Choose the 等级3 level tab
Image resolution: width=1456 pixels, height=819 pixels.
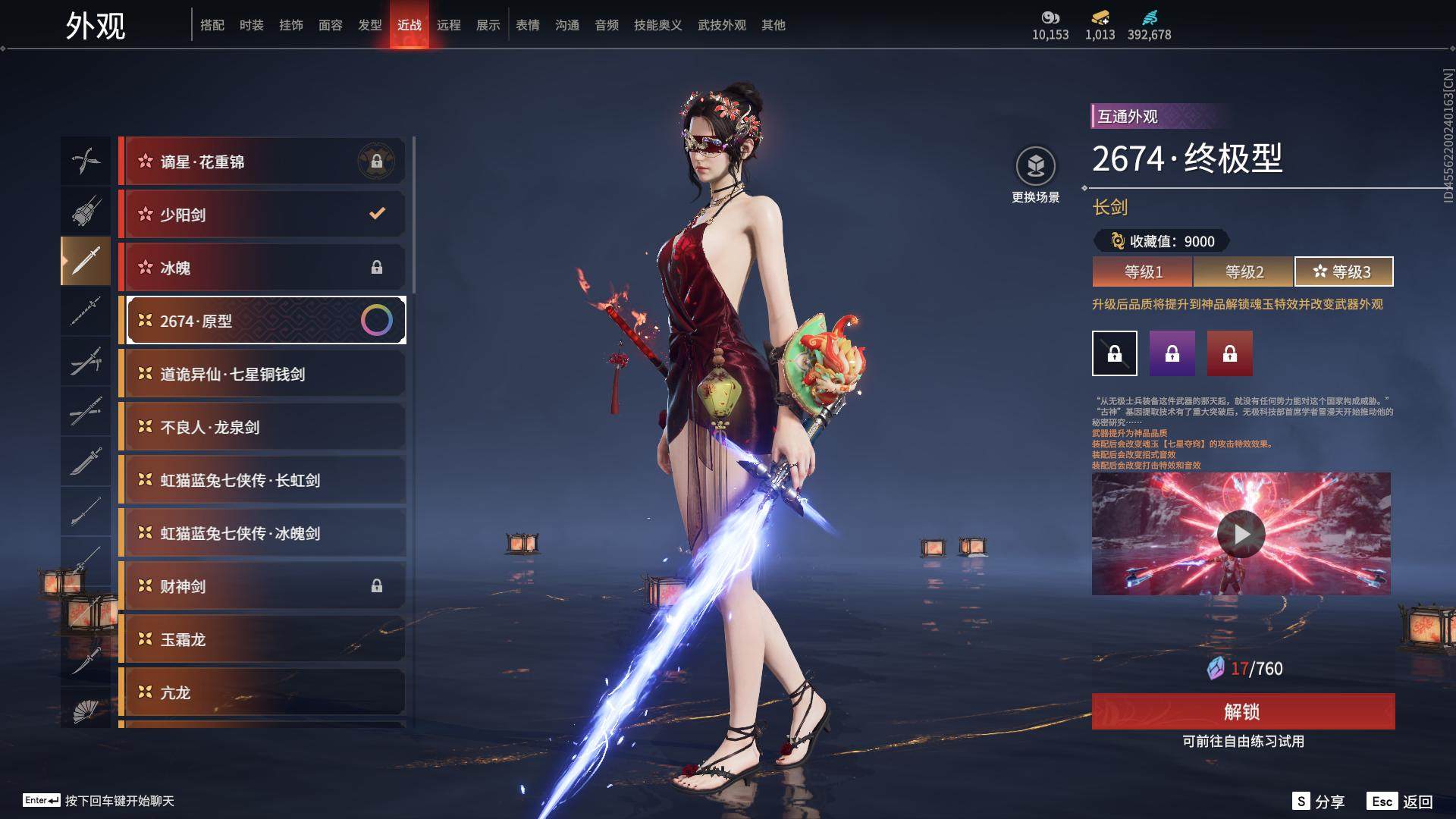tap(1343, 271)
